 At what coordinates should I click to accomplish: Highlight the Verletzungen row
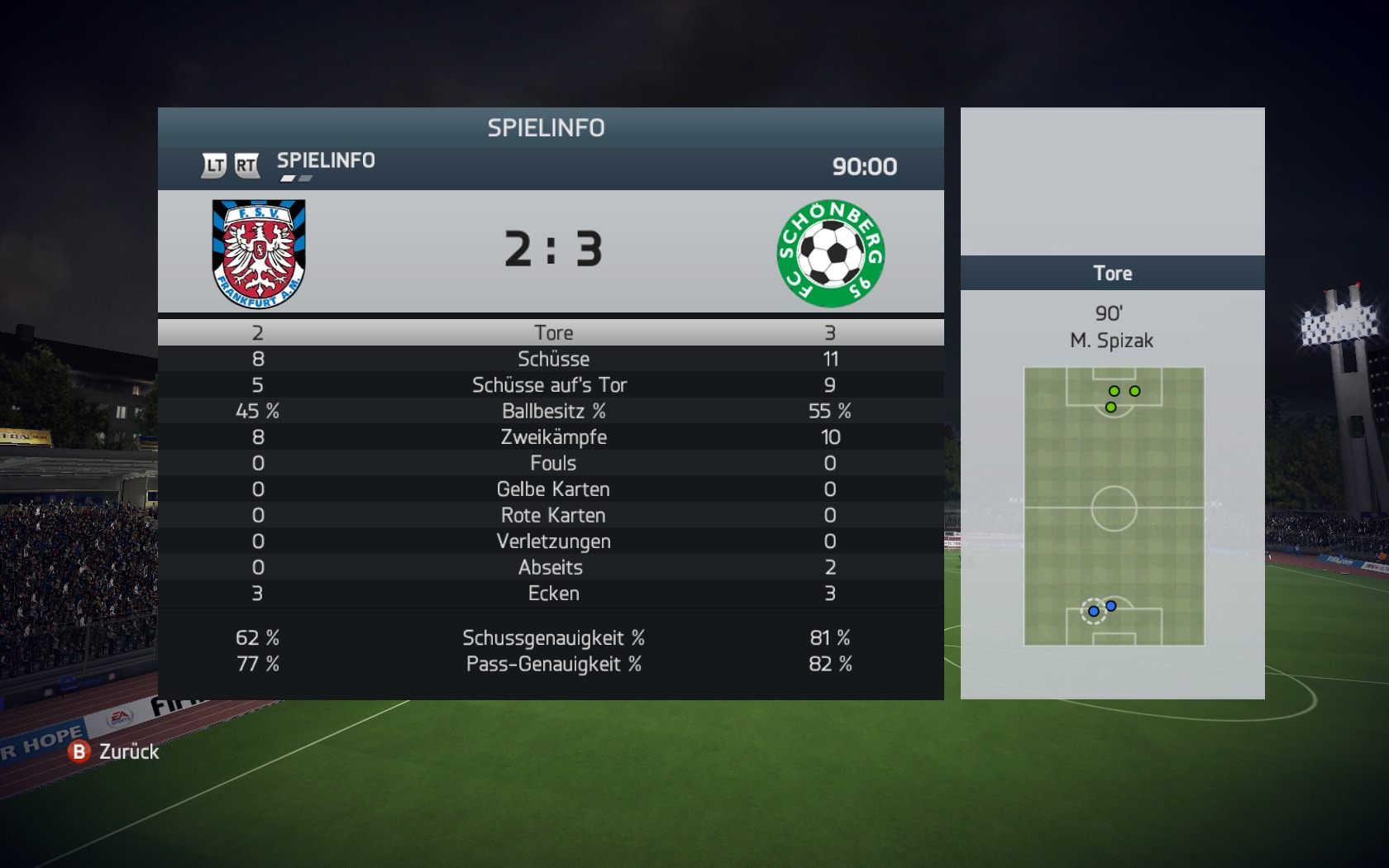pos(552,541)
